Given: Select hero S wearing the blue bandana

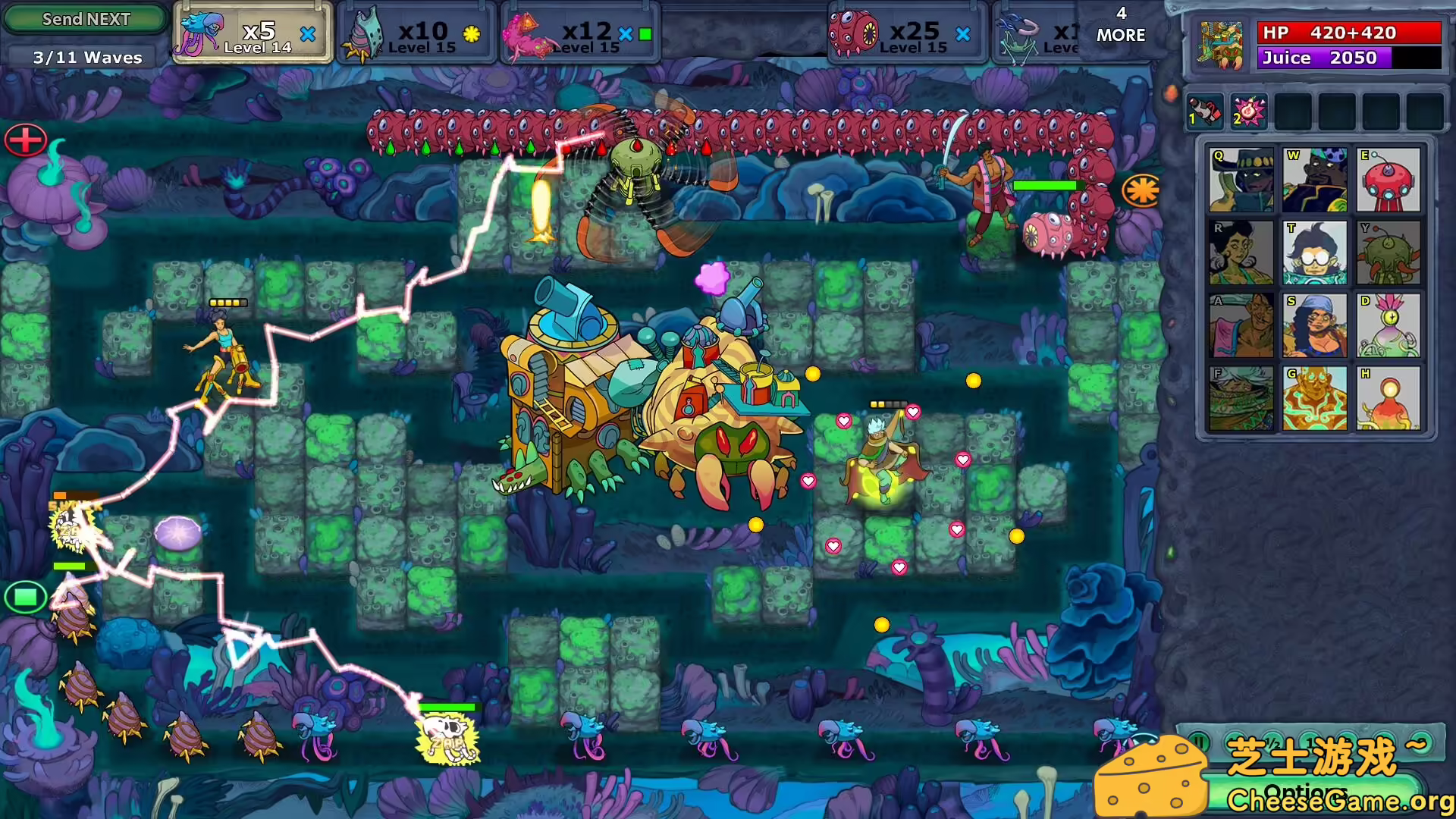Looking at the screenshot, I should (1315, 326).
